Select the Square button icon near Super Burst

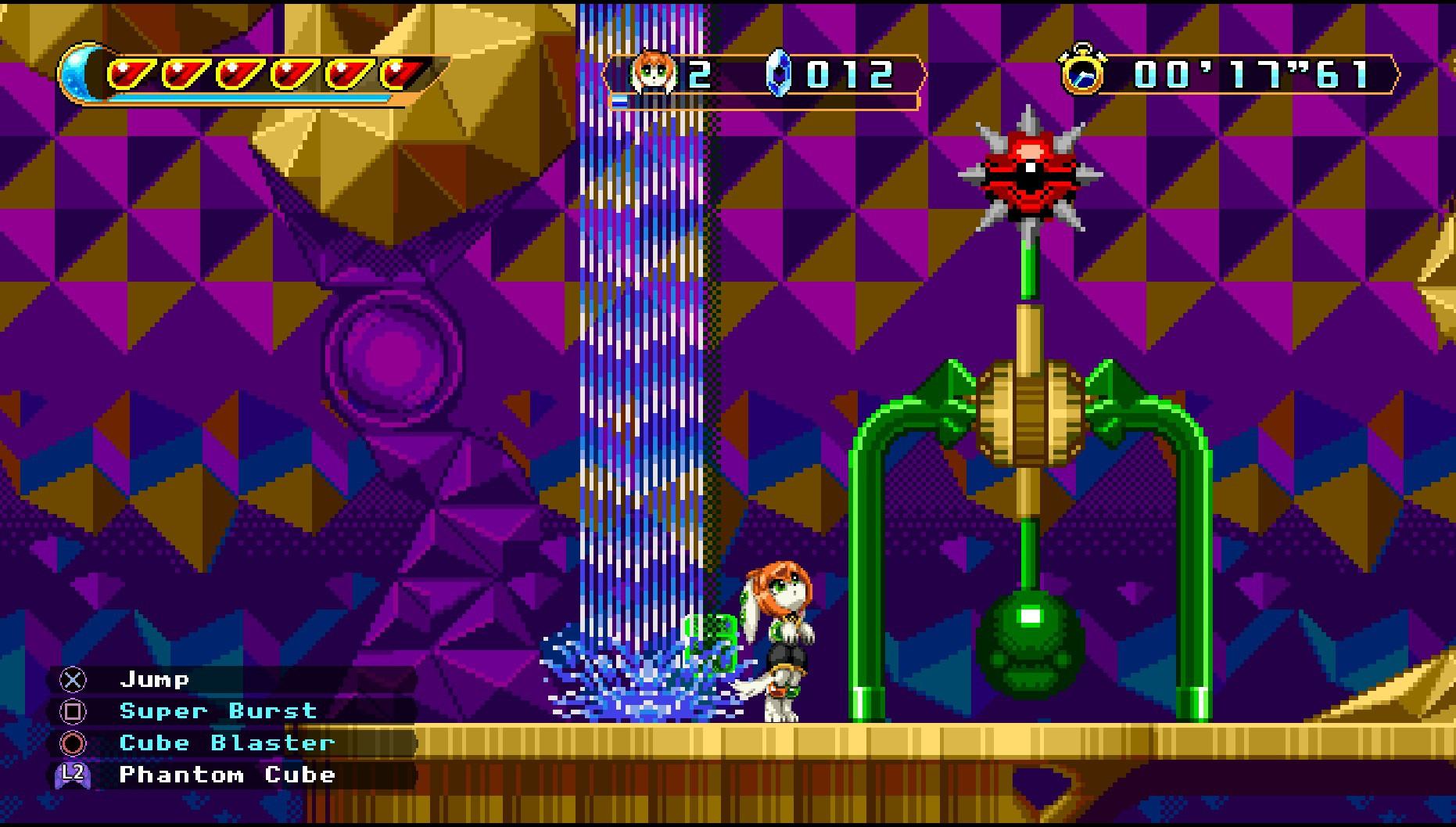tap(73, 711)
